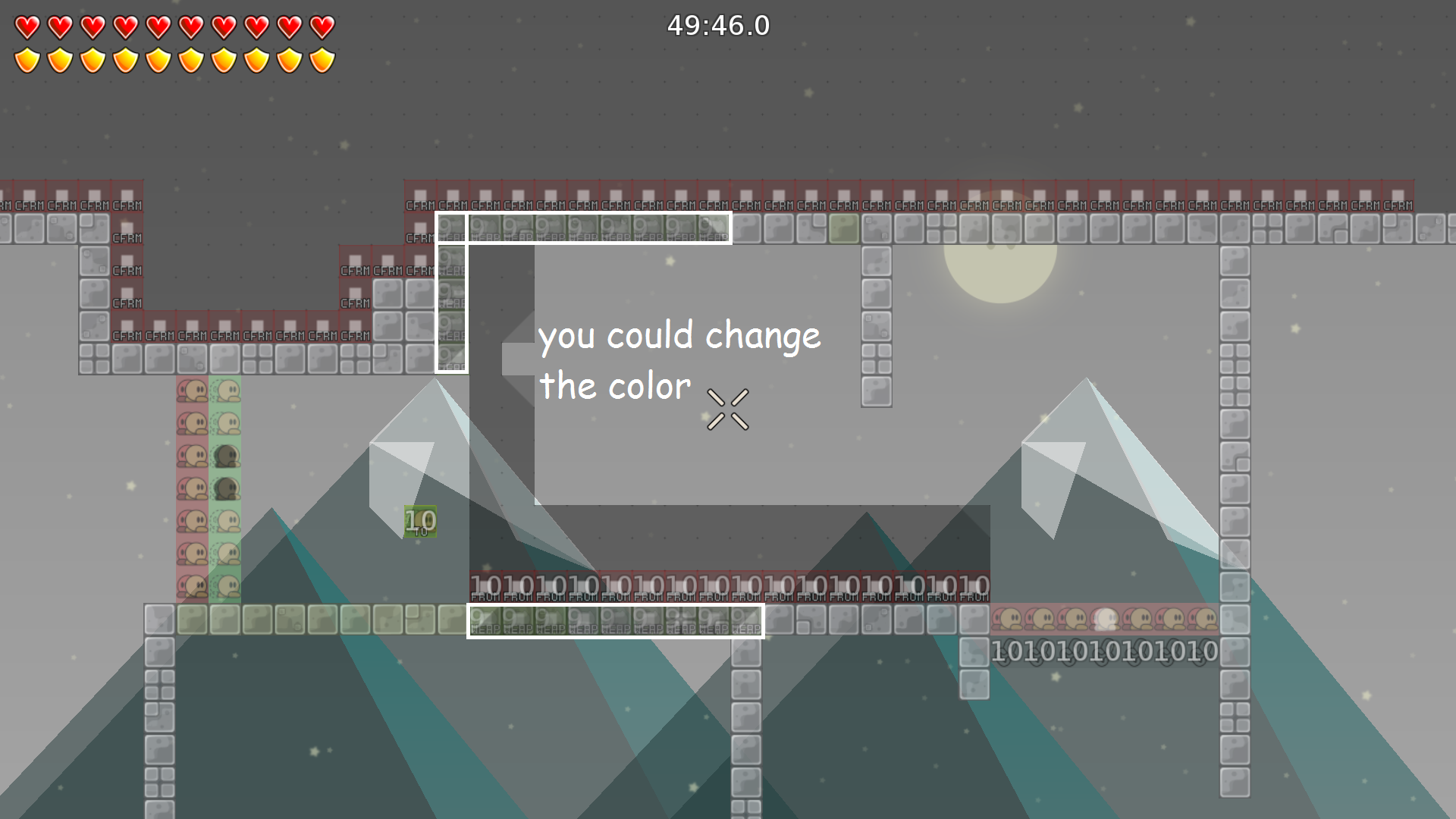Select the green "10 TO" block
This screenshot has width=1456, height=819.
tap(419, 522)
